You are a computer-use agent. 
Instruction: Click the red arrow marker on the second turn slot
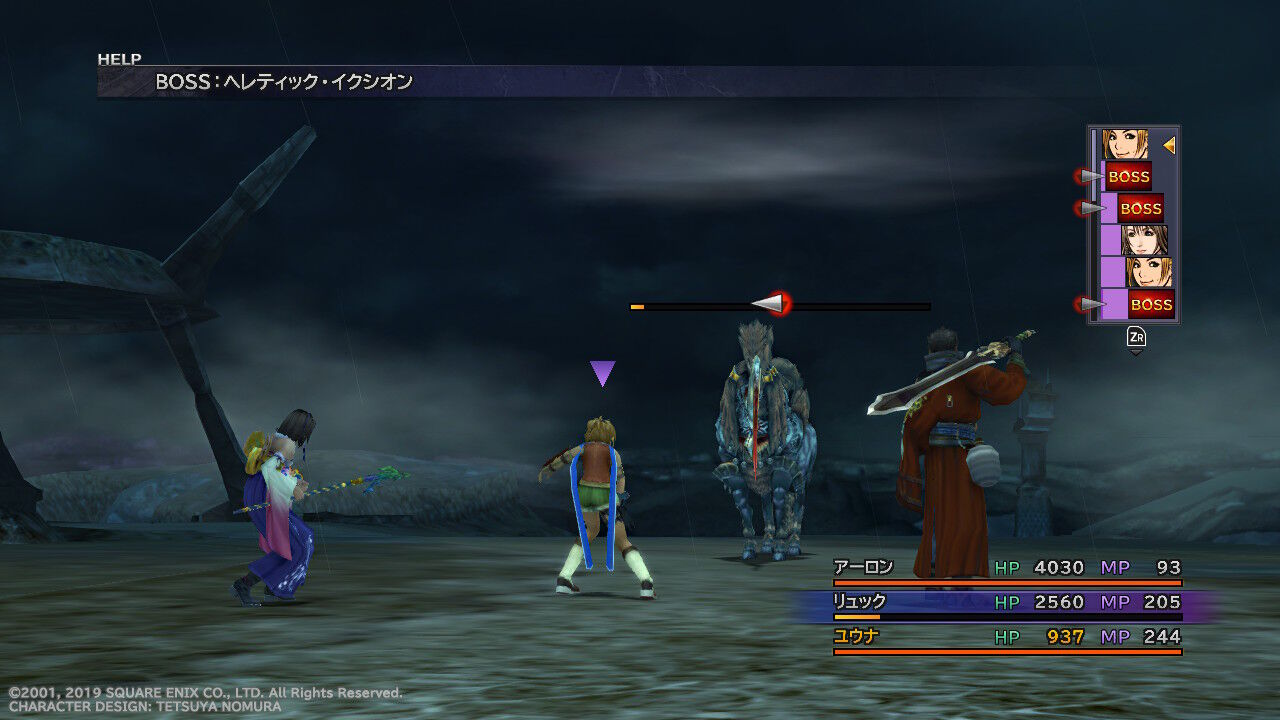(1089, 208)
